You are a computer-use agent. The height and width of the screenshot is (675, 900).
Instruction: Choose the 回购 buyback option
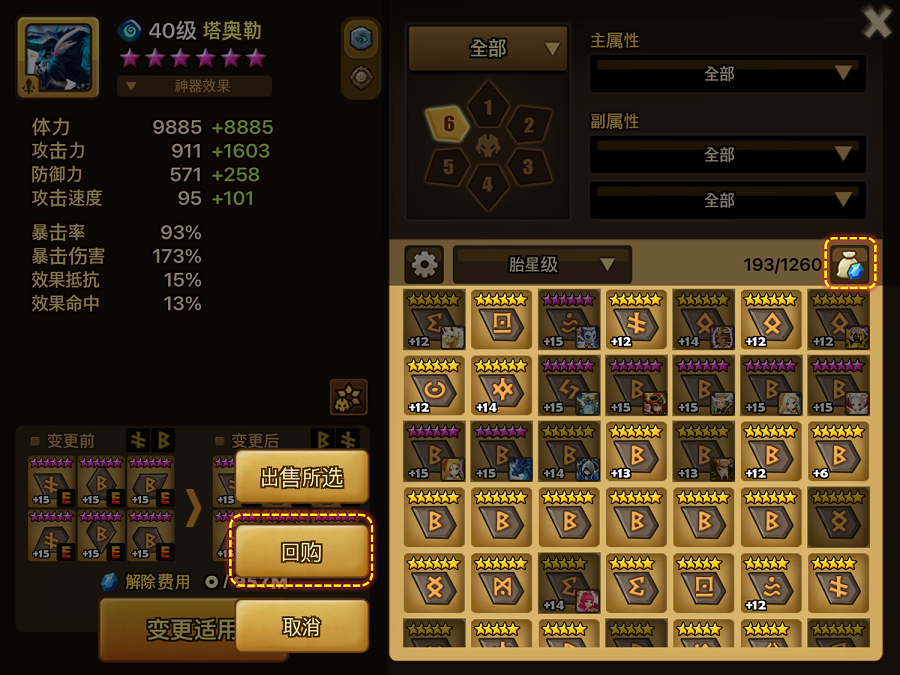pyautogui.click(x=302, y=551)
